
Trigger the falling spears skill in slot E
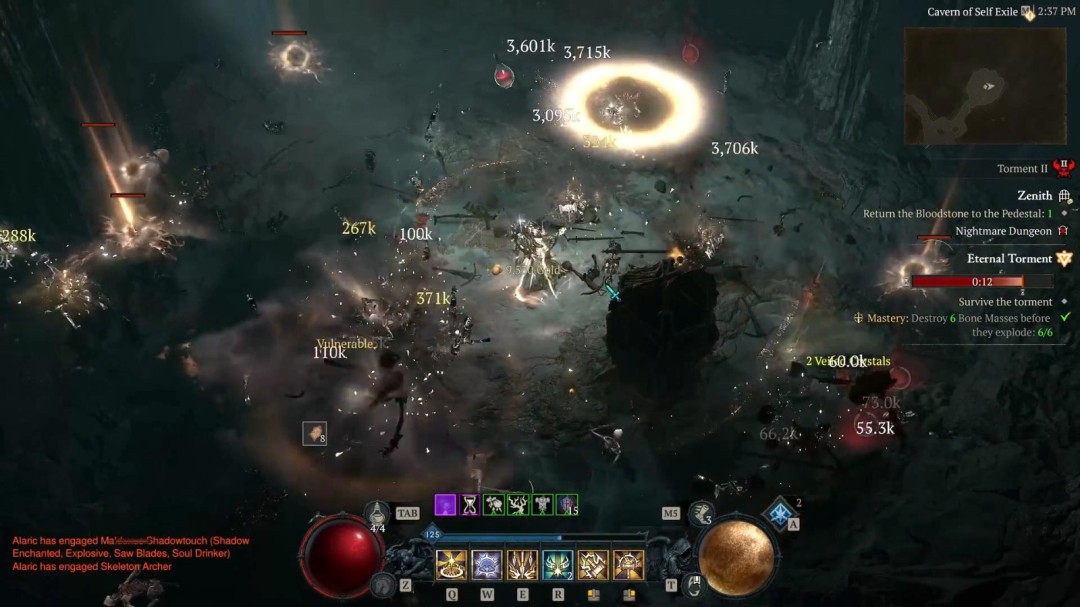click(522, 565)
